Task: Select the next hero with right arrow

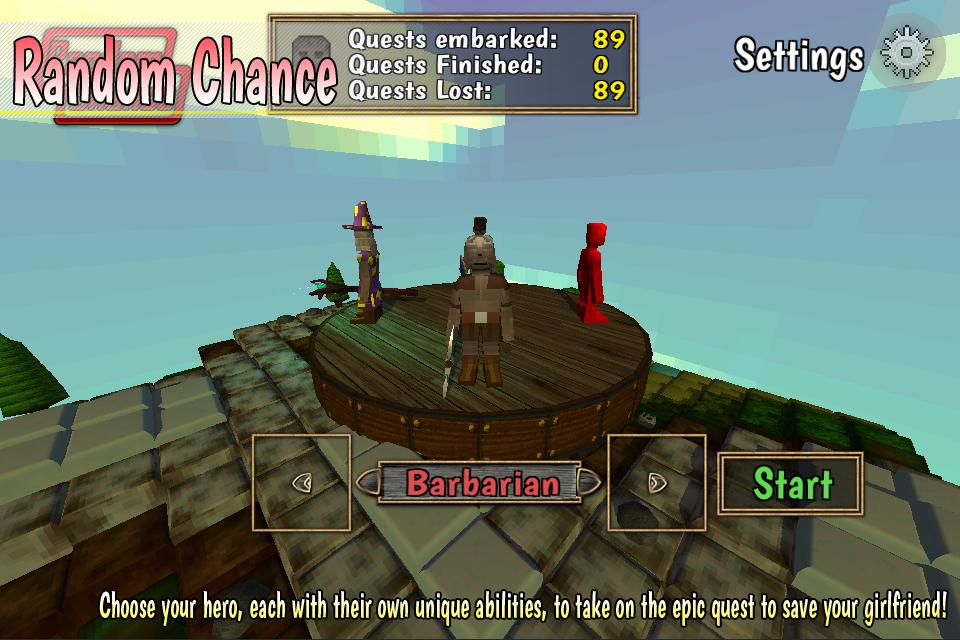Action: (657, 482)
